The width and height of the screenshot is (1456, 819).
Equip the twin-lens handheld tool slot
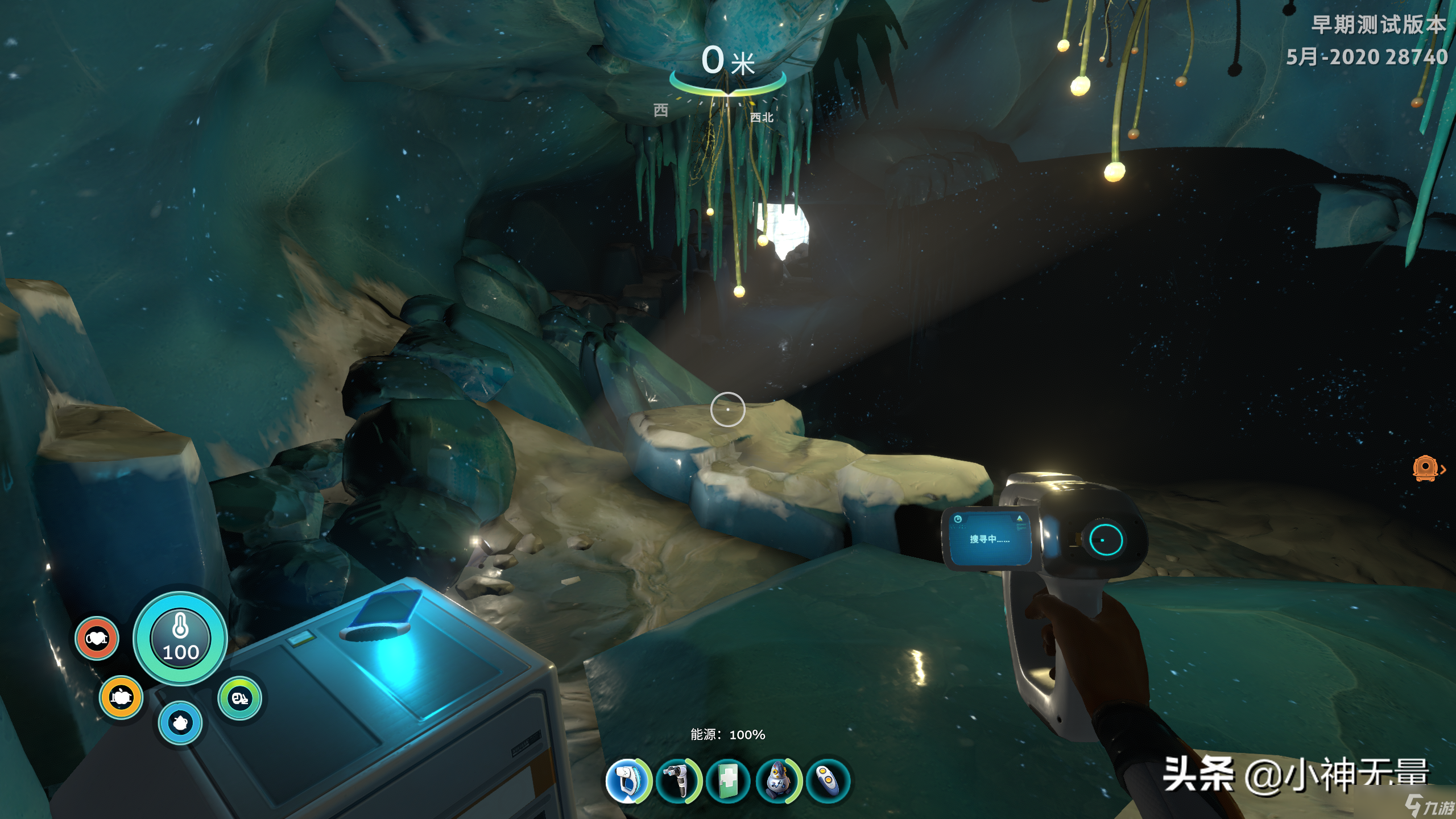coord(677,780)
